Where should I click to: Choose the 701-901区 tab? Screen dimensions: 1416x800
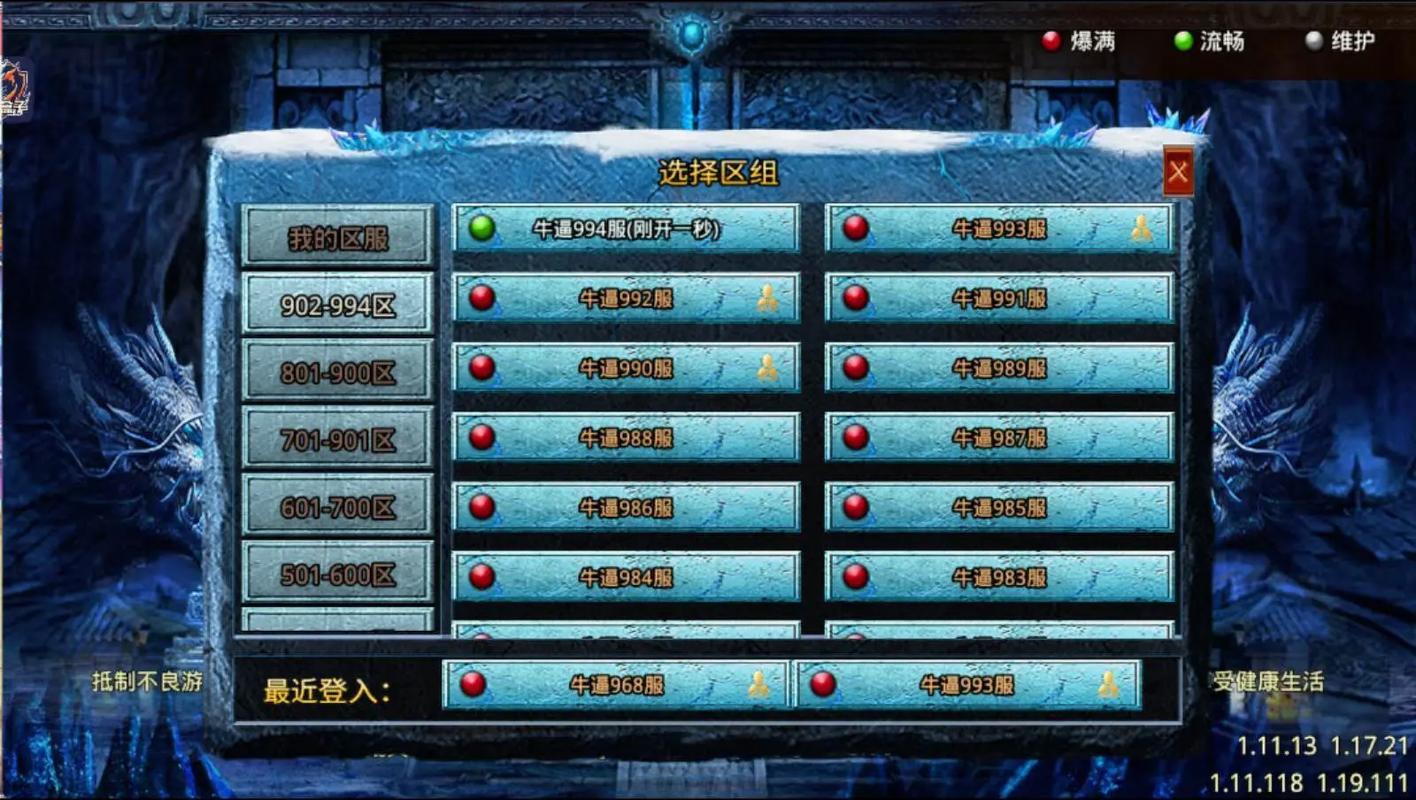[338, 438]
